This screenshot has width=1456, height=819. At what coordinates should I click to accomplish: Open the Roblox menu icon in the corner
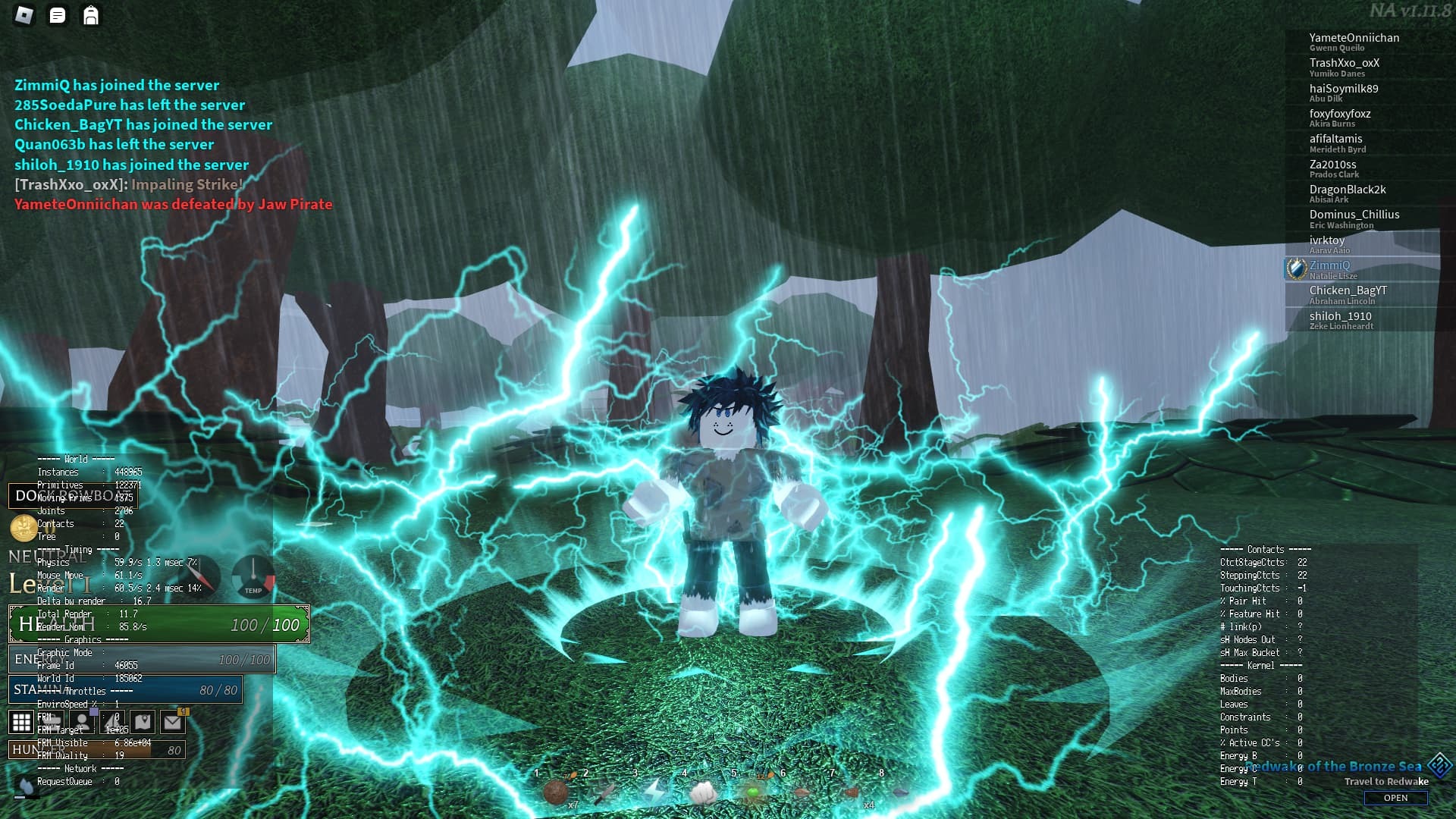click(x=24, y=14)
